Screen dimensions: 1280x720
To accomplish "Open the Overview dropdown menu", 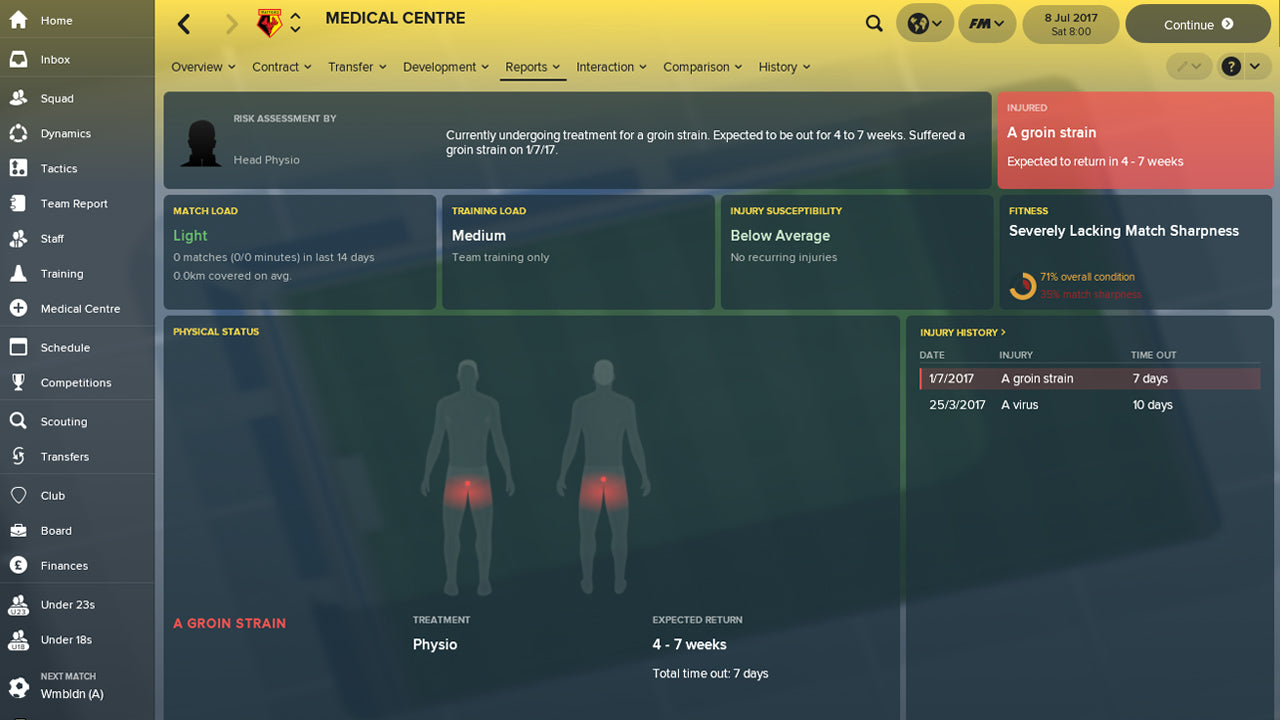I will pyautogui.click(x=203, y=67).
